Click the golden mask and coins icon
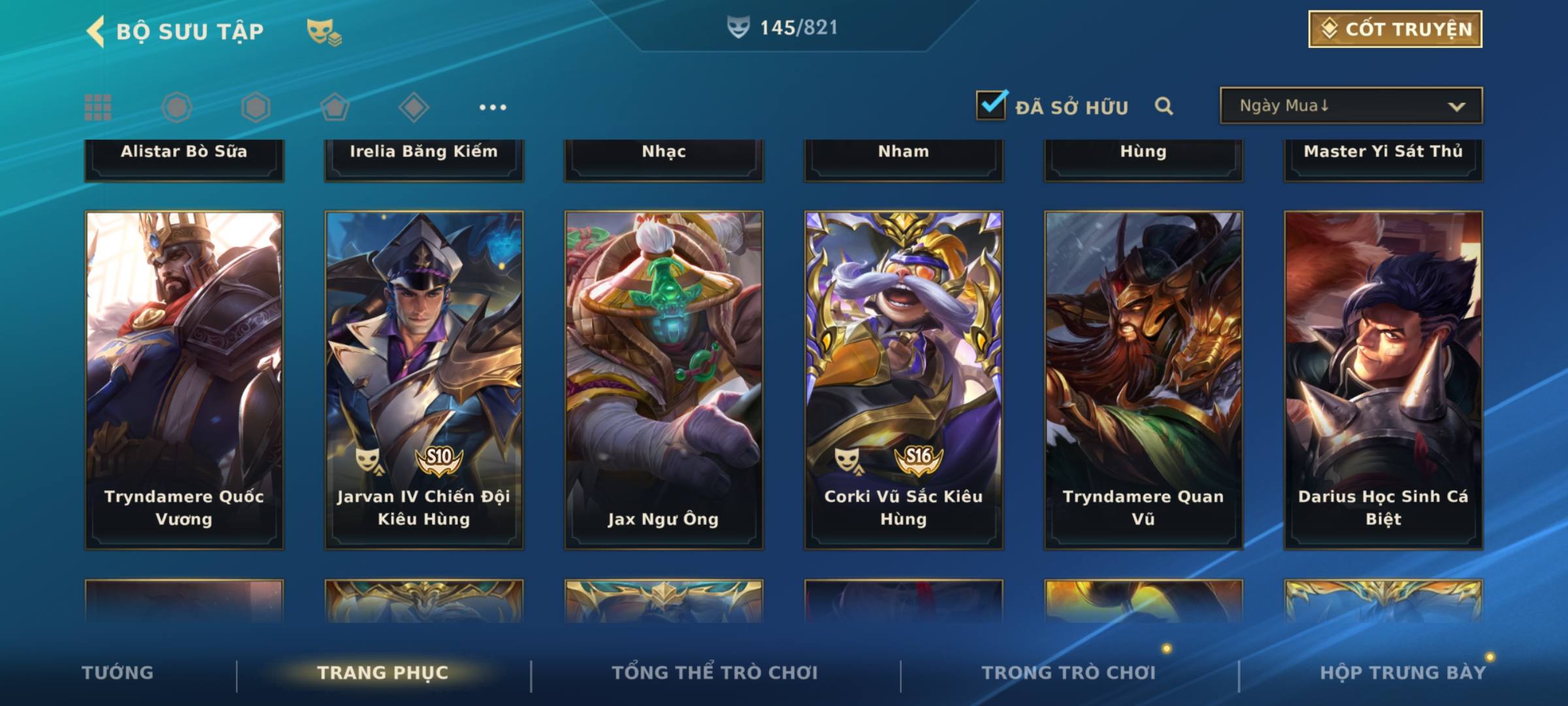 [324, 31]
